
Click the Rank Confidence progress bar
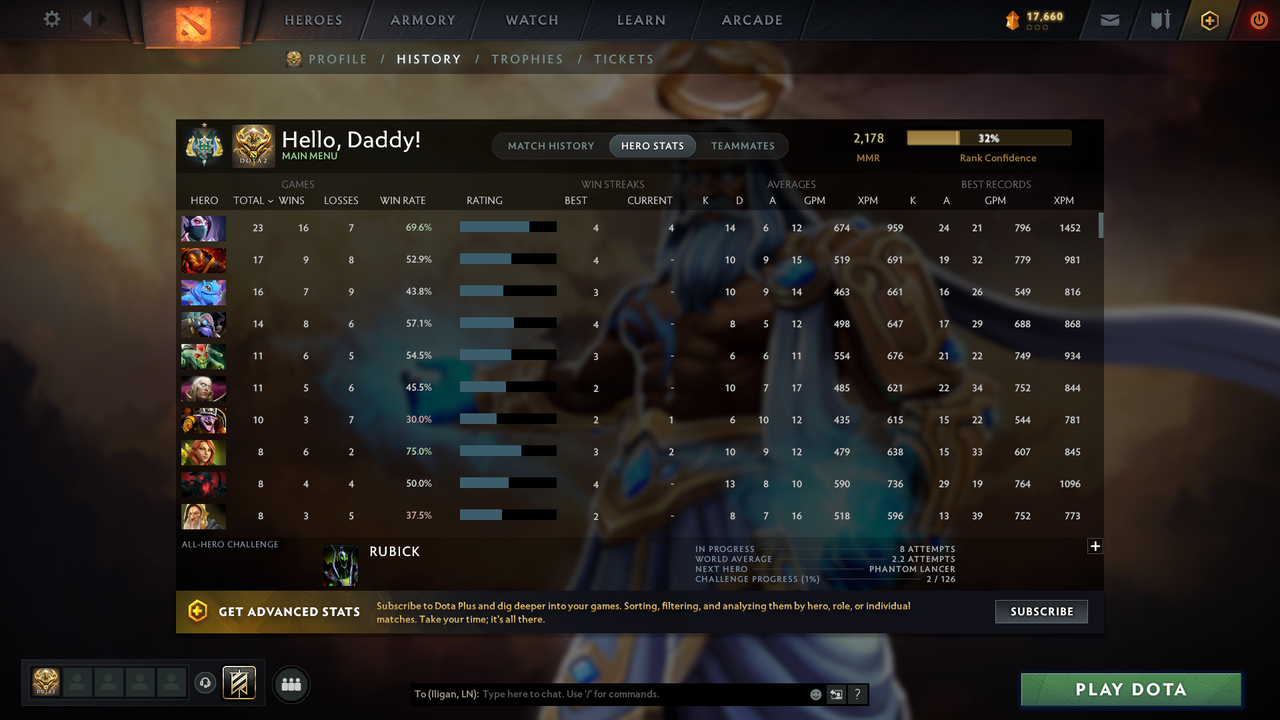[988, 137]
